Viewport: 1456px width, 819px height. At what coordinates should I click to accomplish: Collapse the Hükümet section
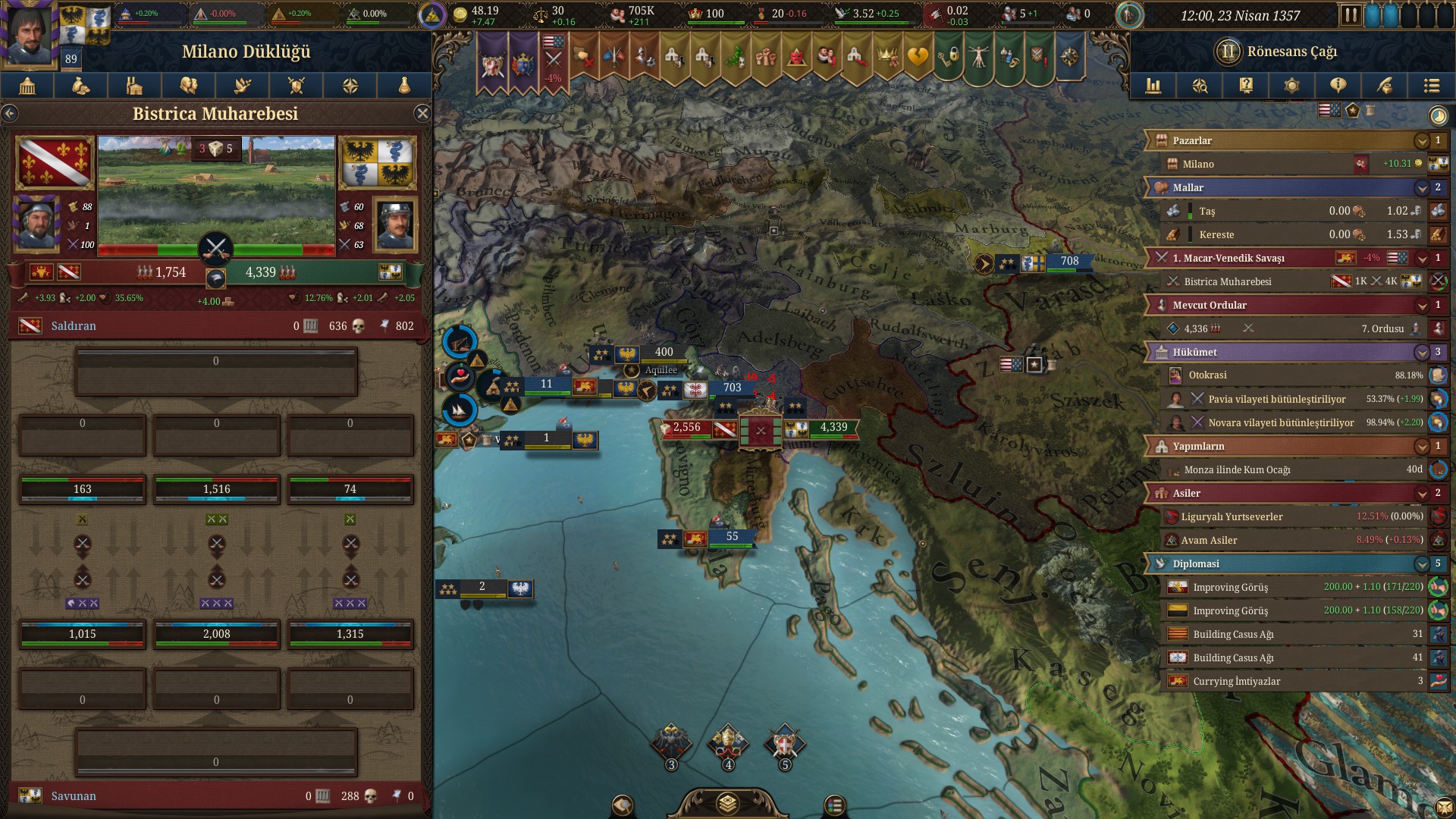click(1422, 353)
